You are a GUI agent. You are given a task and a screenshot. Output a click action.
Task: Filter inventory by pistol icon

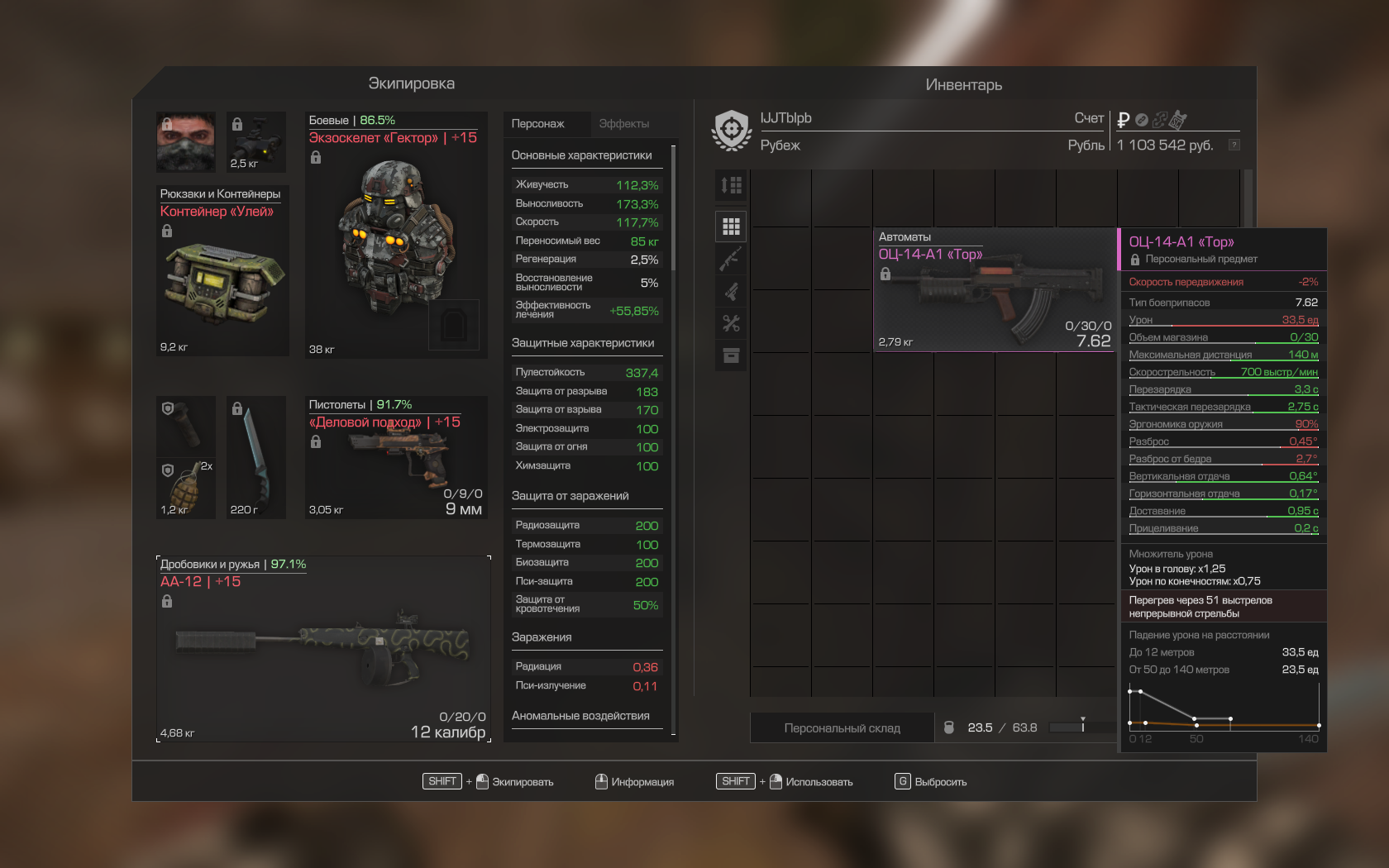(732, 291)
